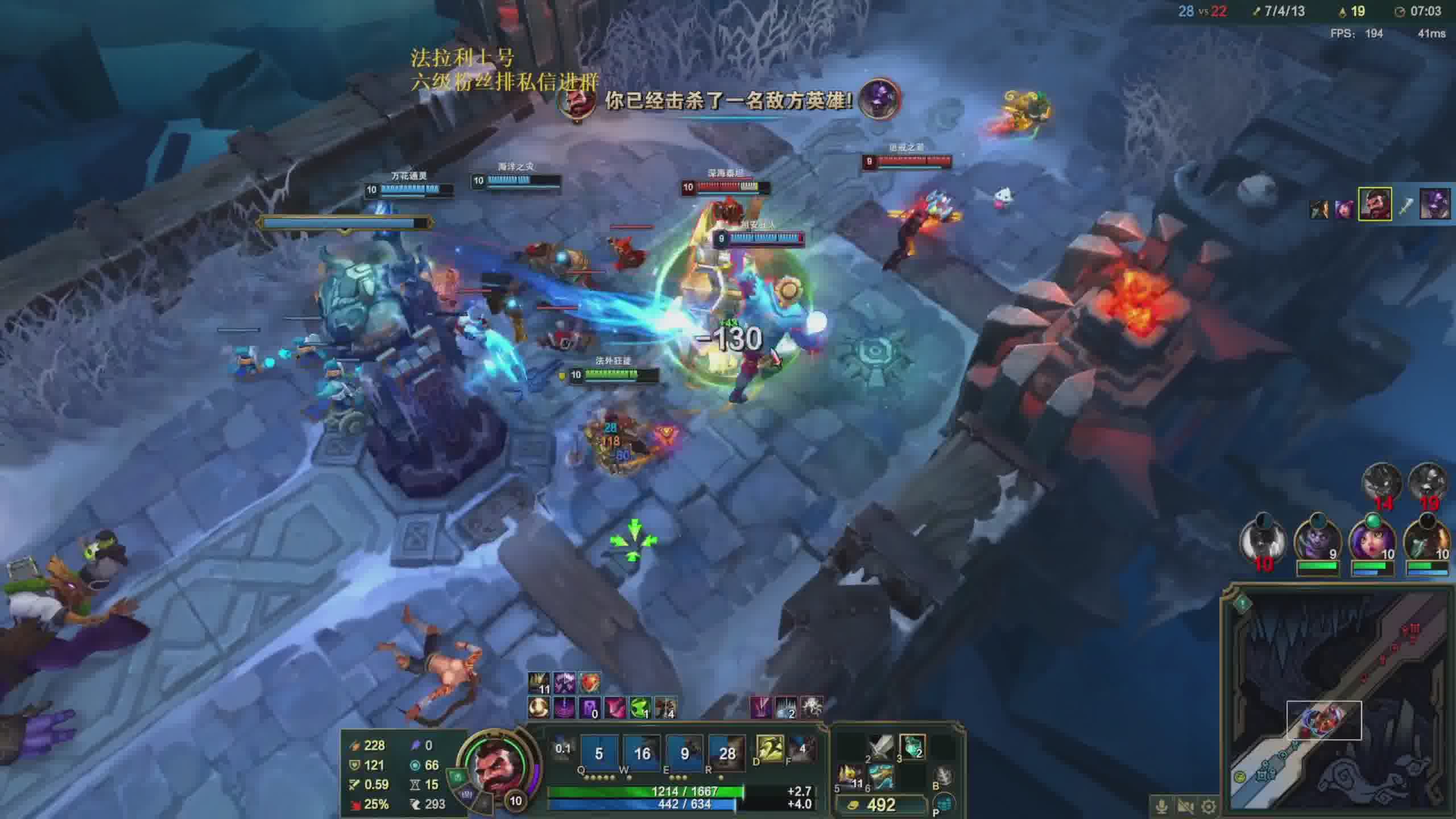The height and width of the screenshot is (819, 1456).
Task: Activate the R ultimate showing 28 seconds
Action: coord(727,753)
